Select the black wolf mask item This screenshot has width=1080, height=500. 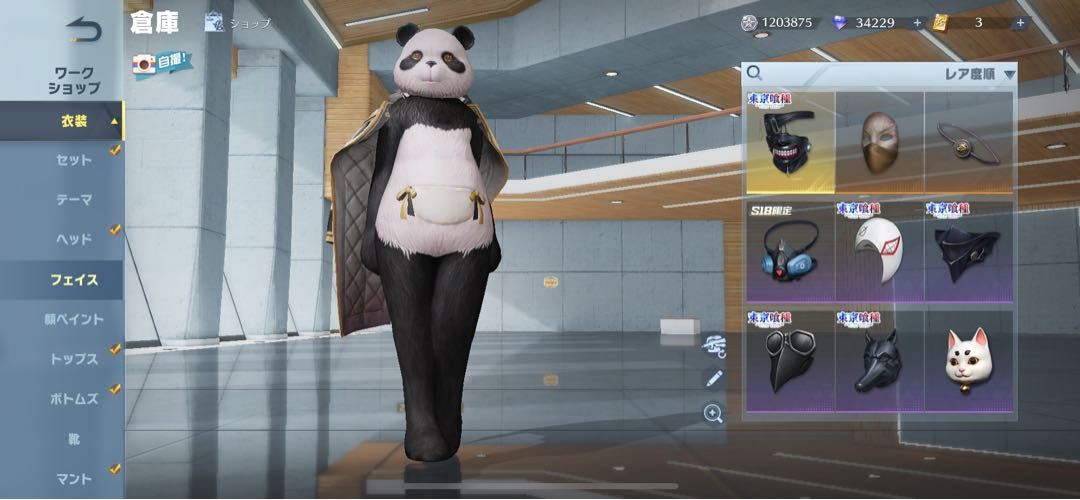[879, 360]
